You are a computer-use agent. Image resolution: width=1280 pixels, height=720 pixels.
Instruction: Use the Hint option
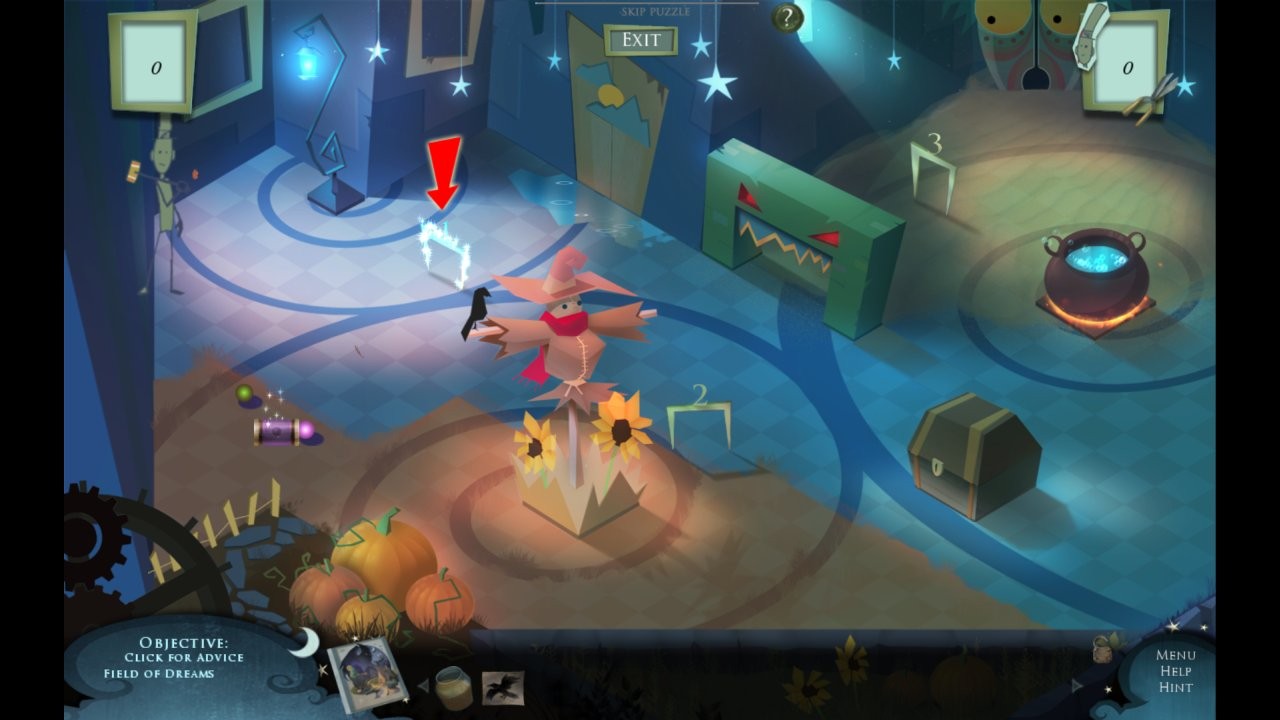pos(1176,688)
